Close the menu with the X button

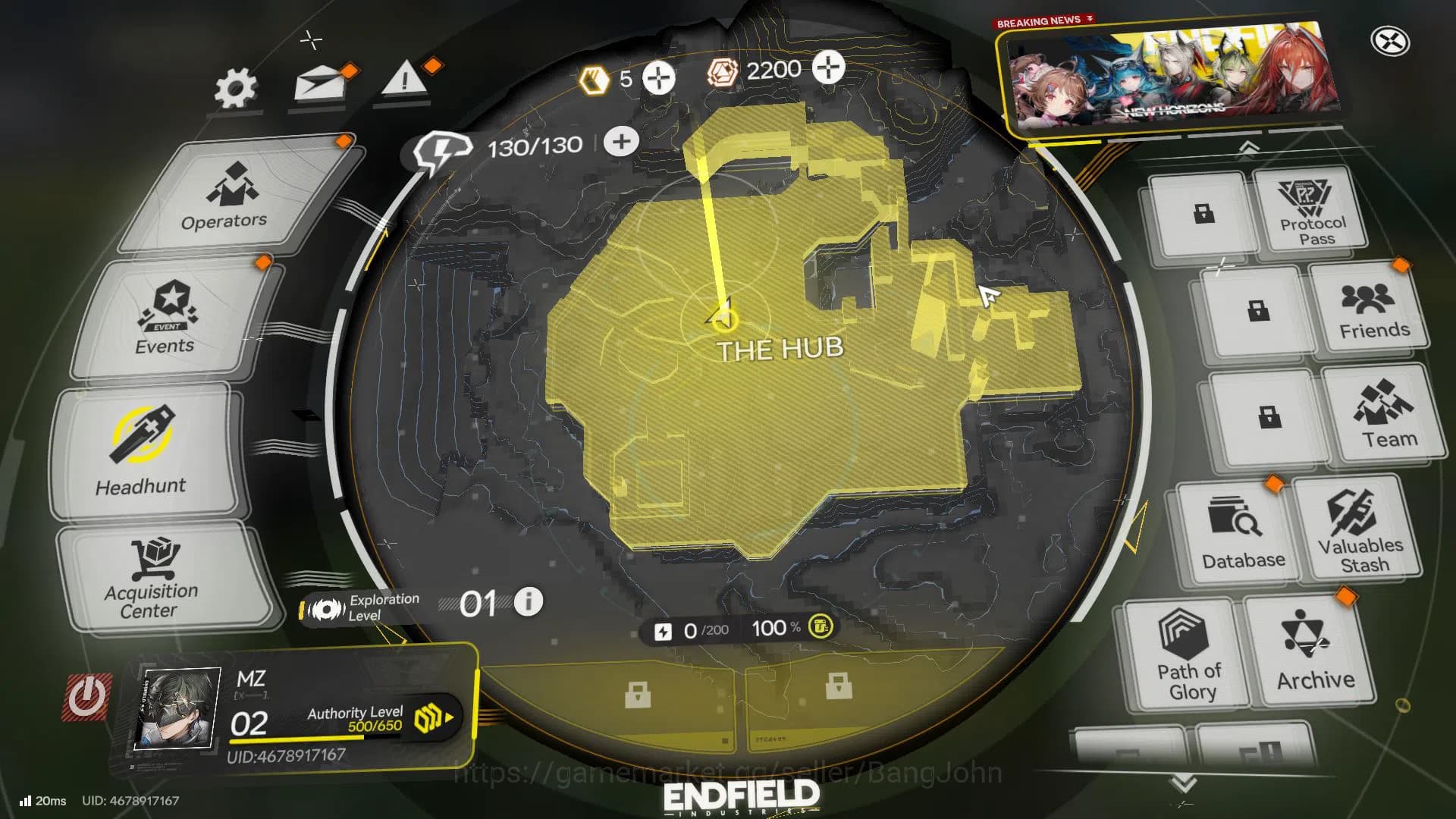[x=1390, y=42]
